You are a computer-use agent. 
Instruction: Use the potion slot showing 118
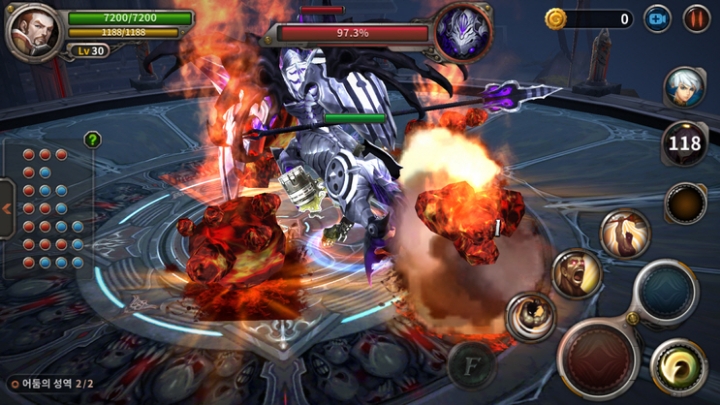click(x=685, y=144)
